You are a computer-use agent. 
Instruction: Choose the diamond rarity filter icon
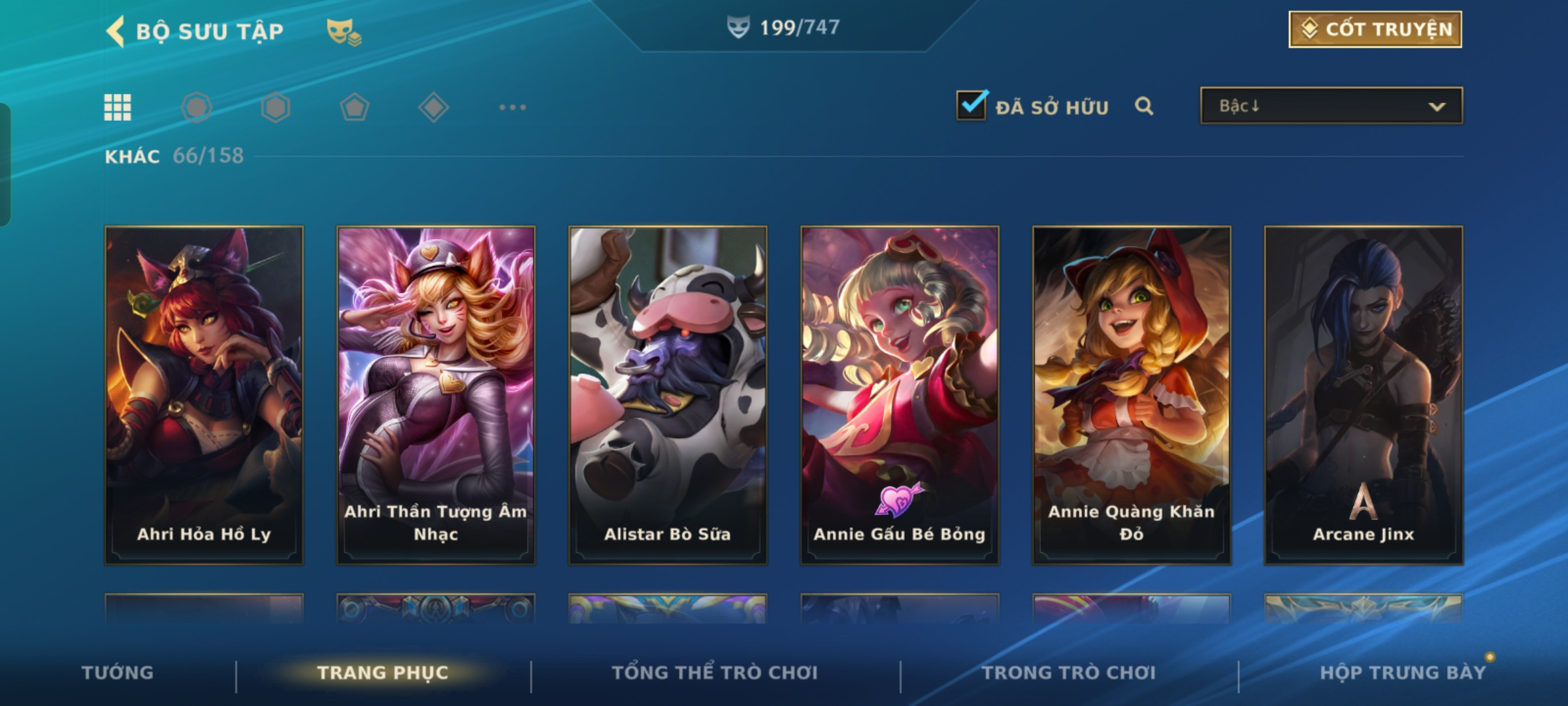pyautogui.click(x=433, y=107)
